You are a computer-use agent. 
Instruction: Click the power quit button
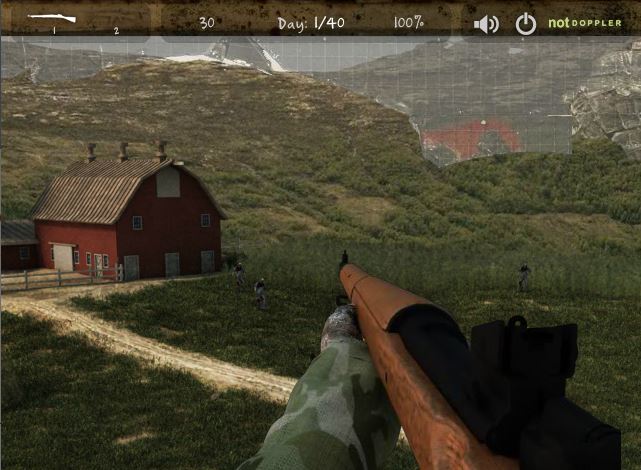click(525, 24)
